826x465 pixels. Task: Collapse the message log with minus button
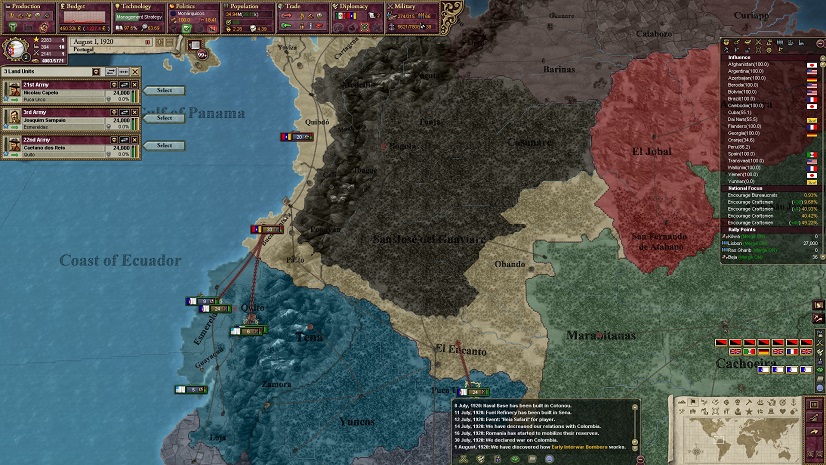(x=638, y=459)
